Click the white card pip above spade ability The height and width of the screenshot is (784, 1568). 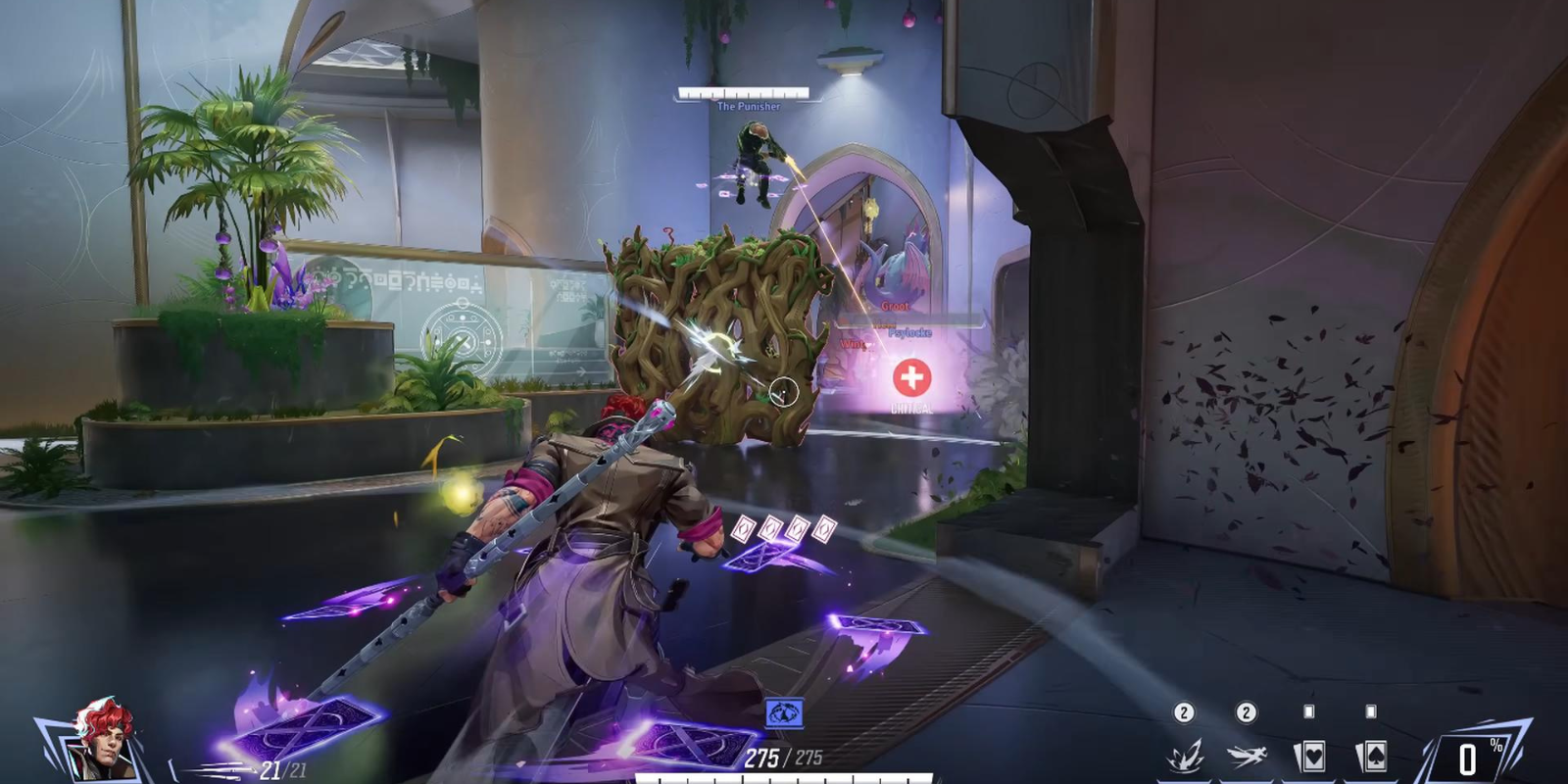[1371, 711]
